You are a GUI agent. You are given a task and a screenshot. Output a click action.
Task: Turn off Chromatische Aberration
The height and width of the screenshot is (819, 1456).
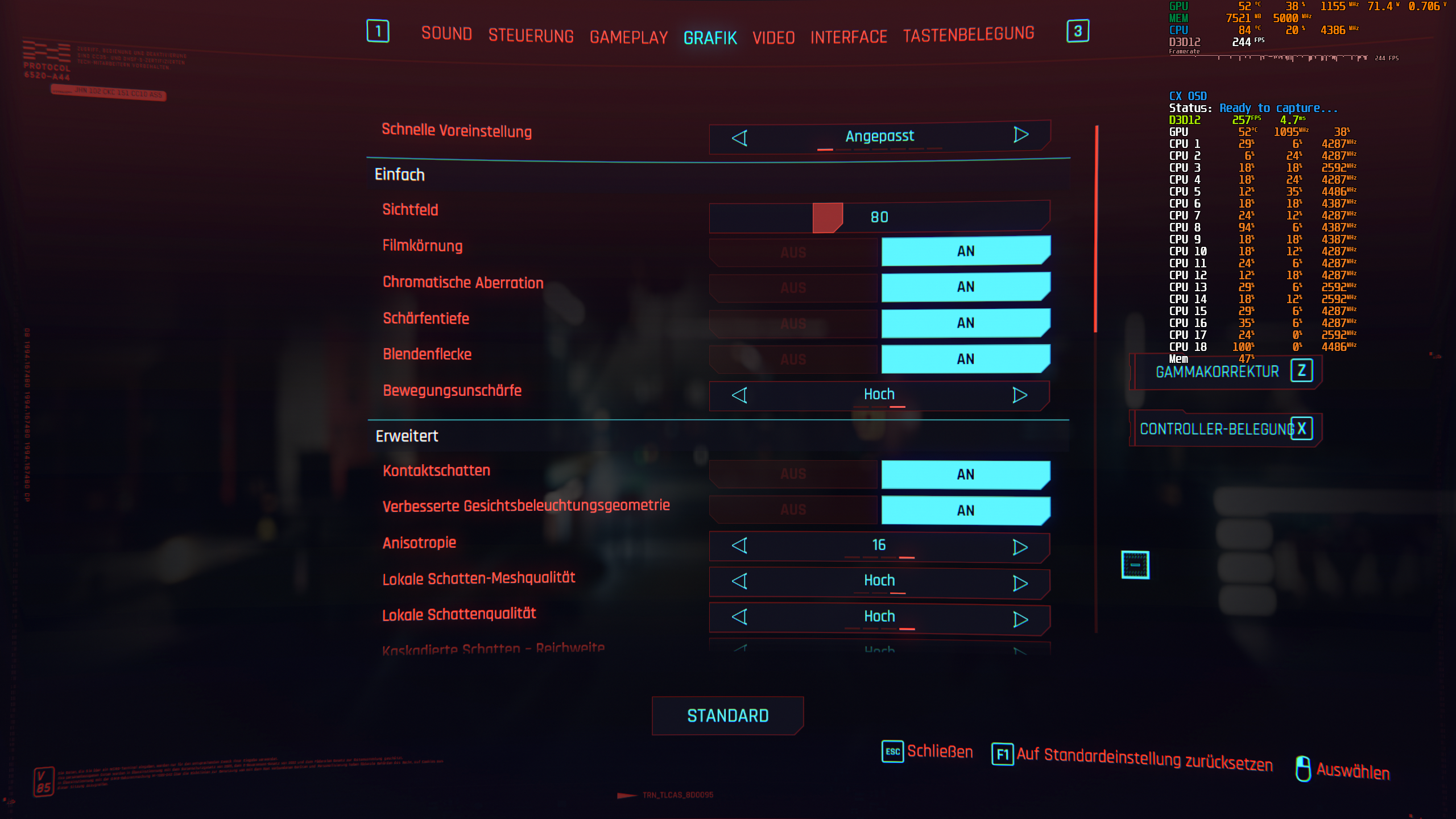click(793, 287)
